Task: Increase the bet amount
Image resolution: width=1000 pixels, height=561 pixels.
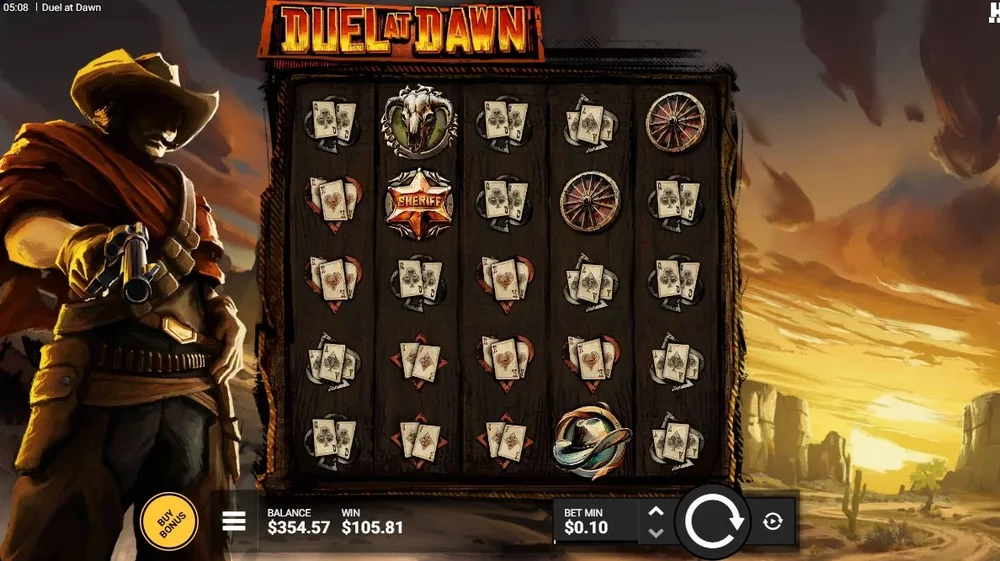Action: [656, 511]
